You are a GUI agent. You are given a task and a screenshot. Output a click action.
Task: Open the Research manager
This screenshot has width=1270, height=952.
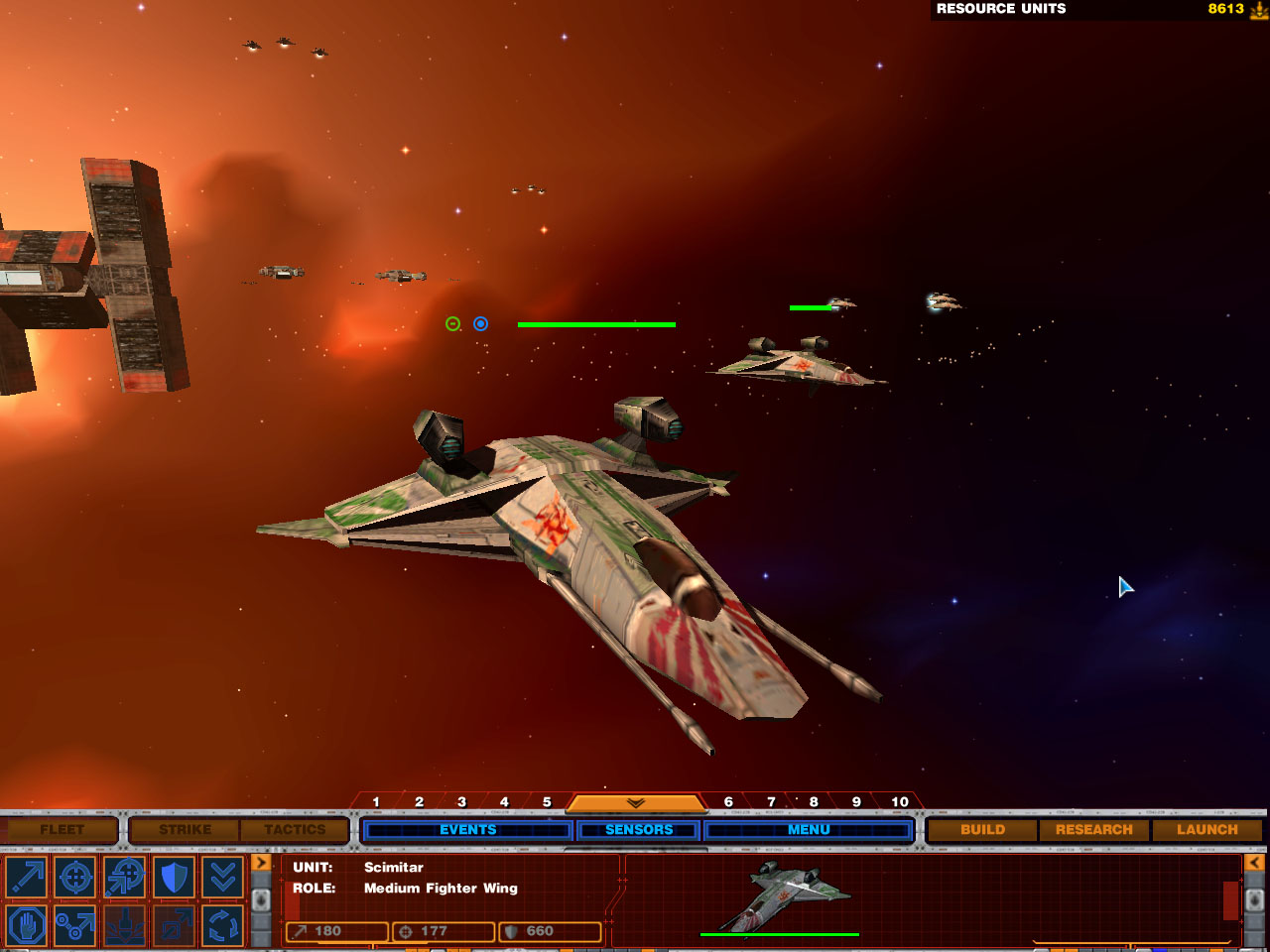click(x=1093, y=829)
